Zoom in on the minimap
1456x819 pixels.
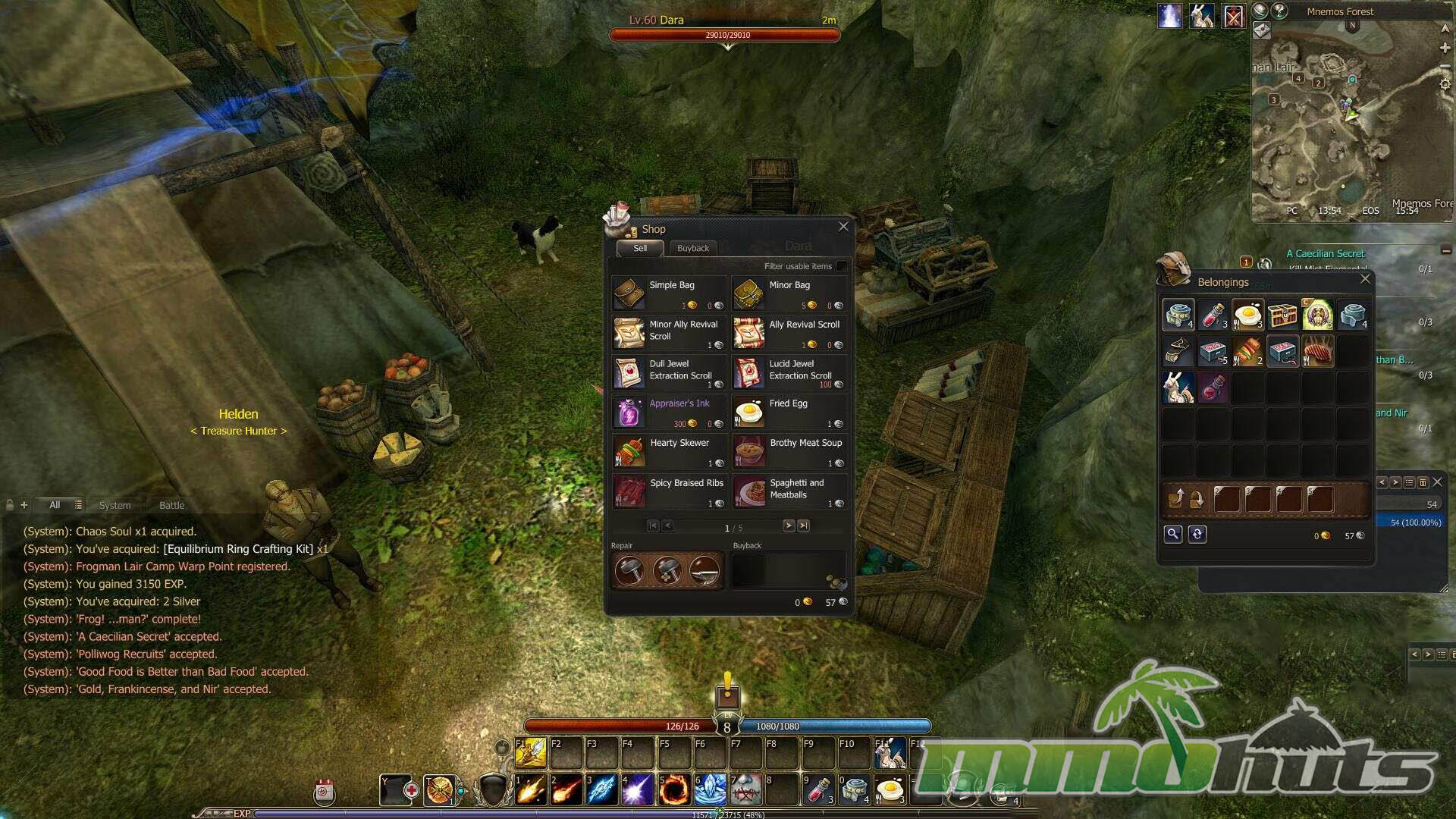tap(1445, 48)
